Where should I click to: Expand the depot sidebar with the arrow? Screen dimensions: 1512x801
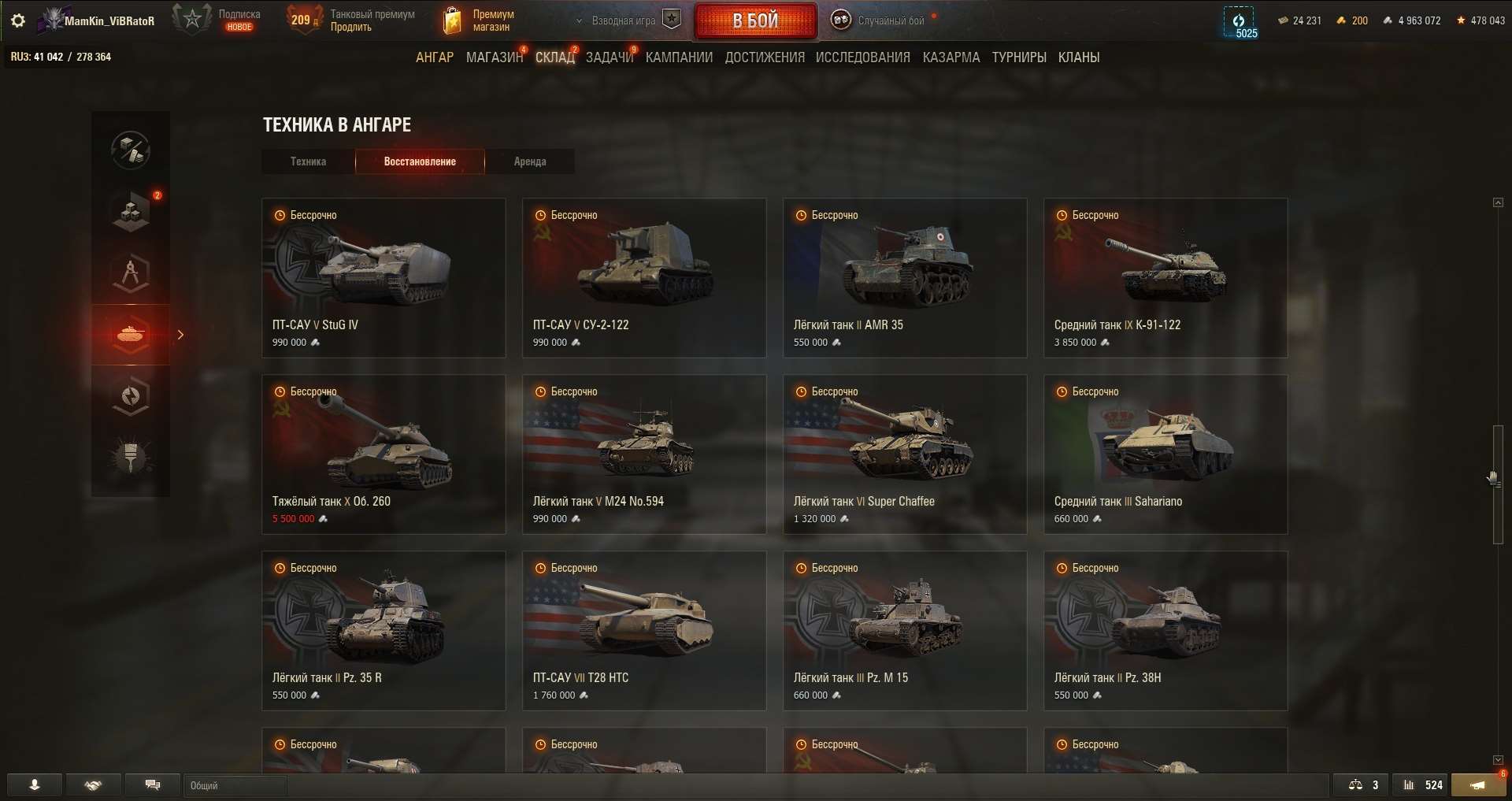point(181,335)
